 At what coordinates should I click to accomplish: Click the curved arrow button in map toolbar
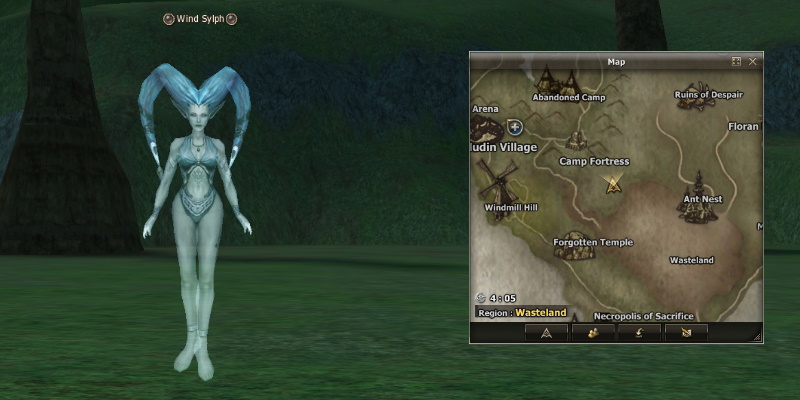pos(640,332)
